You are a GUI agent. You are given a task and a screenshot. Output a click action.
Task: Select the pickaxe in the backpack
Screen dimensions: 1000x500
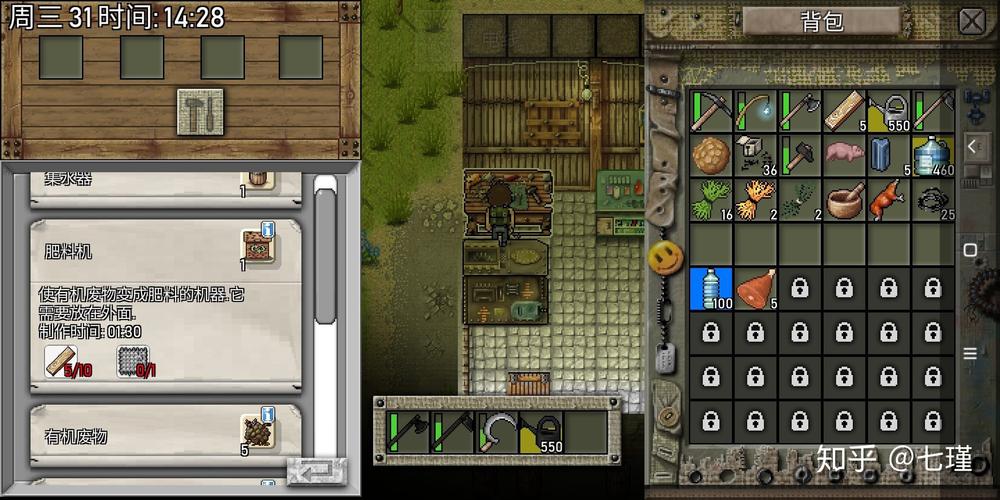point(711,111)
